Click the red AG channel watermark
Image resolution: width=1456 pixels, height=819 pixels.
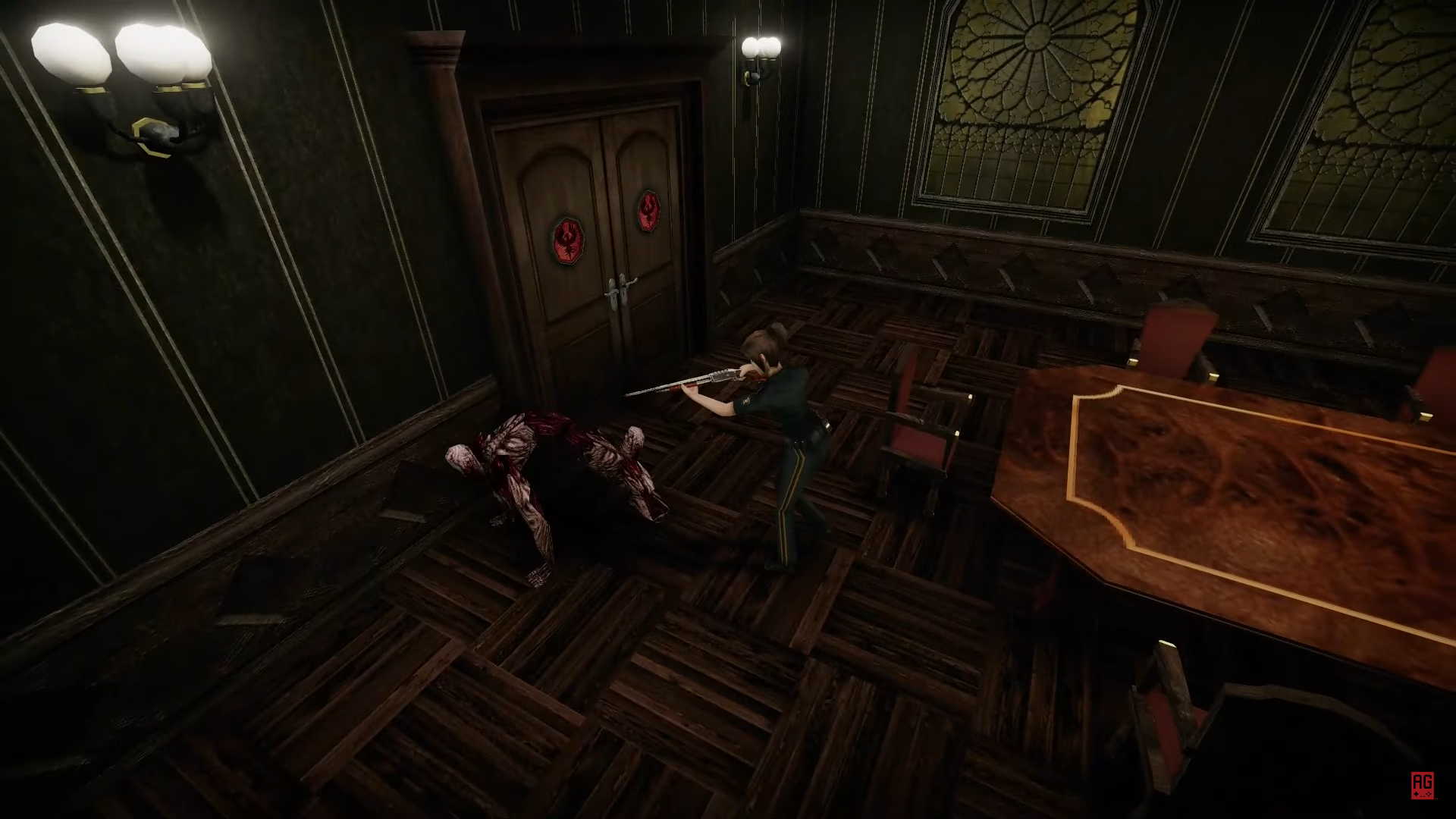point(1421,785)
